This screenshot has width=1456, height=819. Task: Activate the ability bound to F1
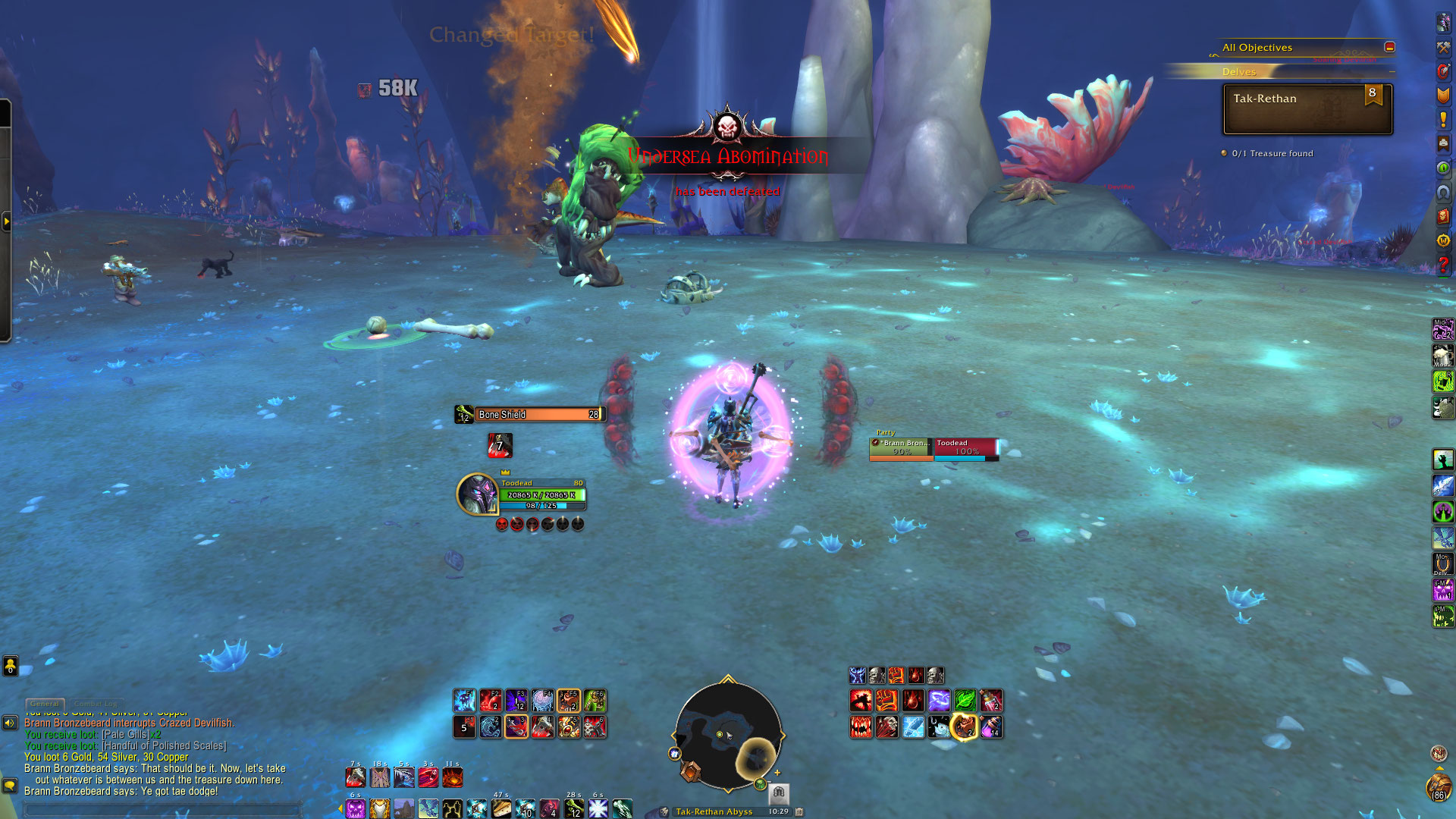[465, 700]
